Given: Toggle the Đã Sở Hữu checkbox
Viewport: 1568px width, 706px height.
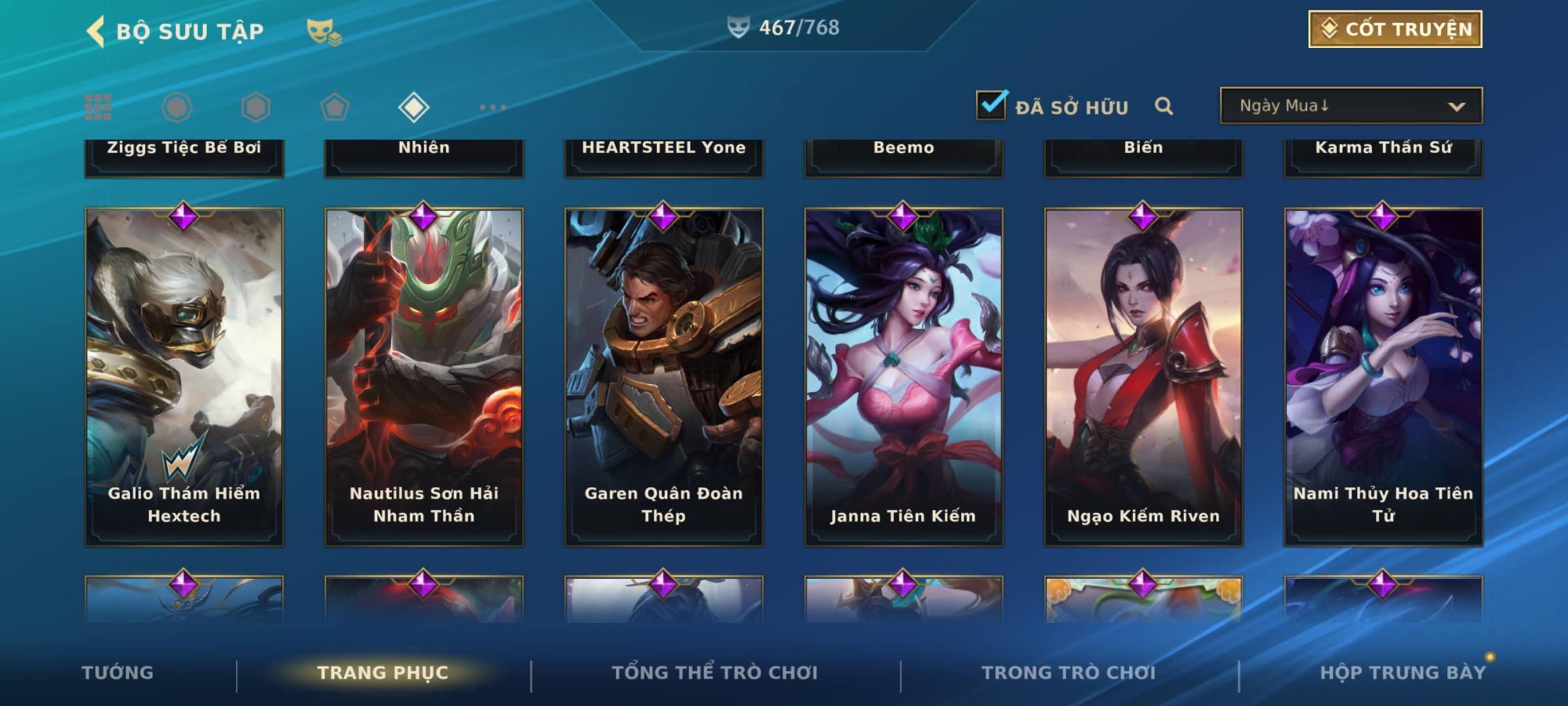Looking at the screenshot, I should tap(991, 105).
